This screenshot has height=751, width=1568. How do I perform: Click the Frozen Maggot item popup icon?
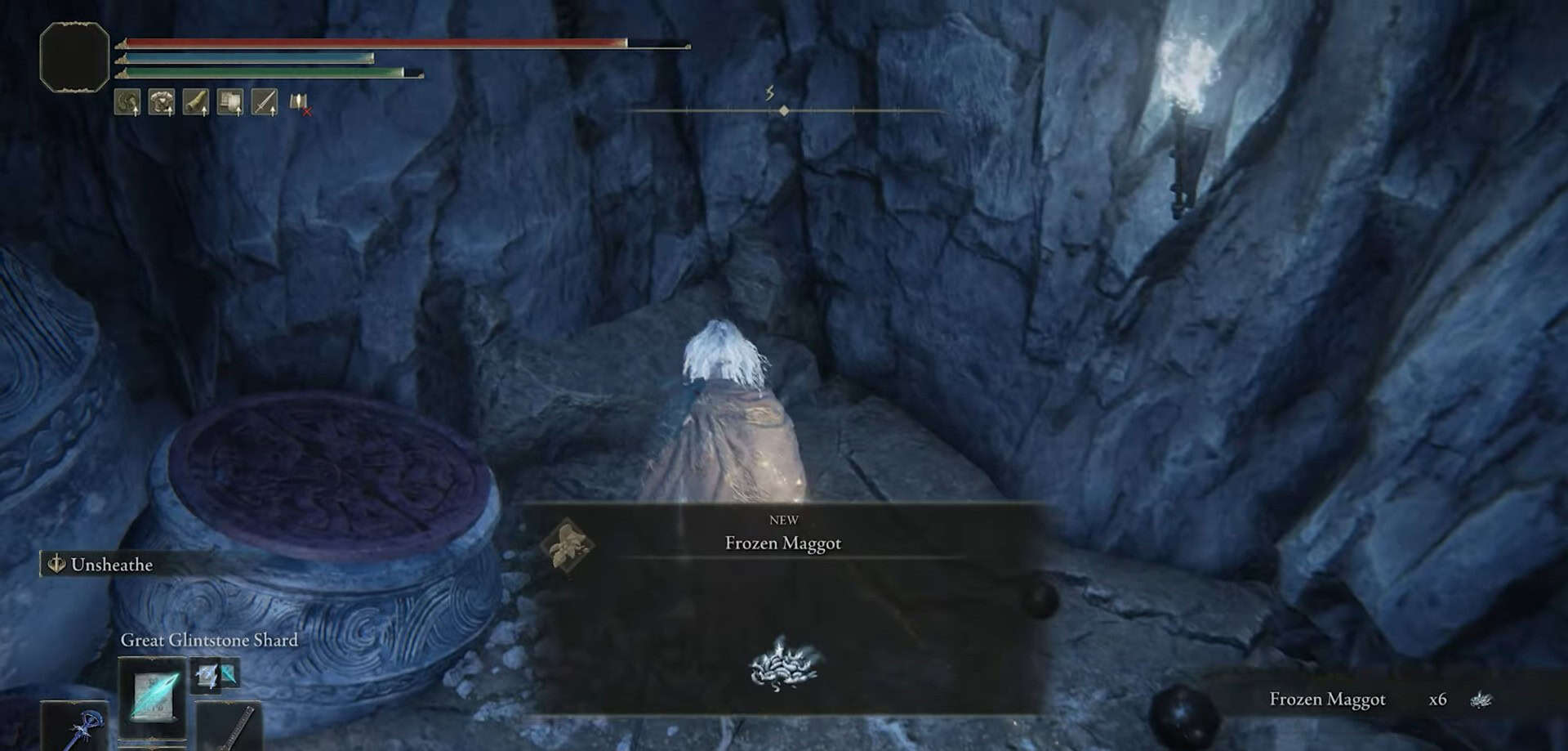click(x=566, y=544)
